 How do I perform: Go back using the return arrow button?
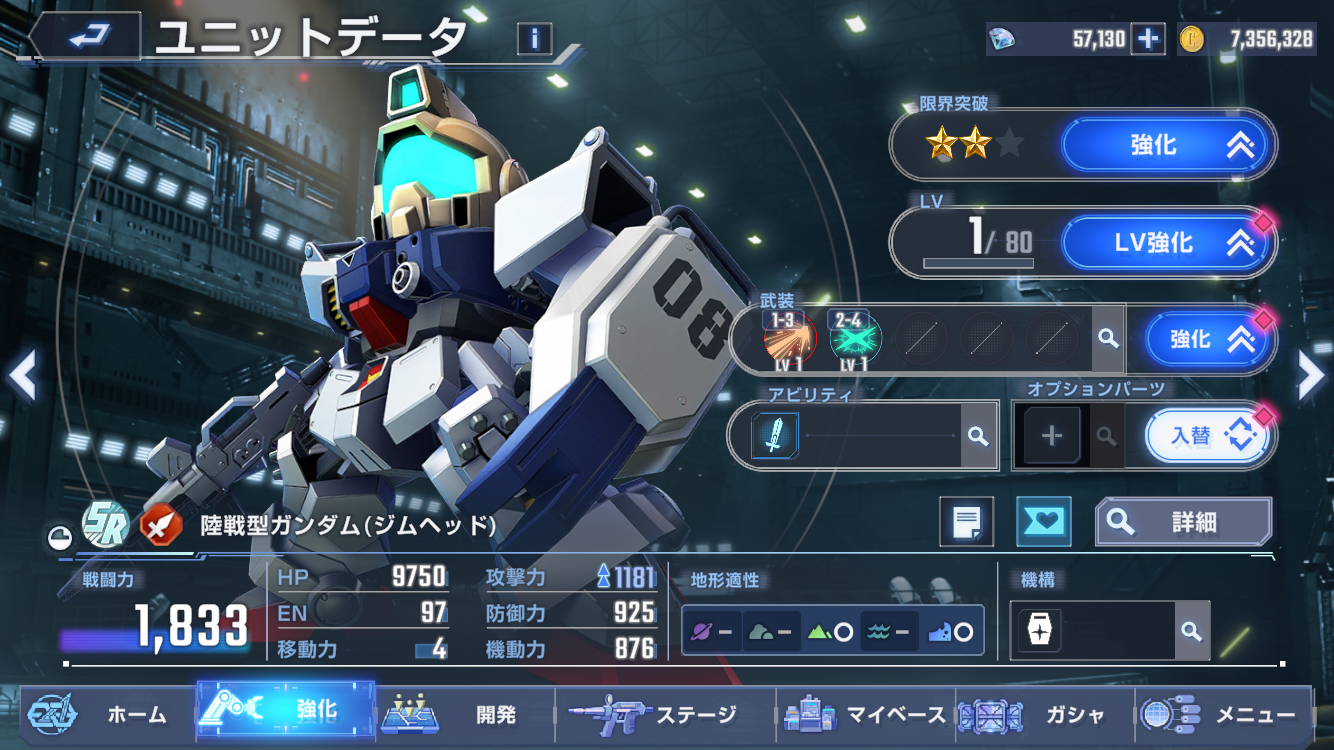86,38
